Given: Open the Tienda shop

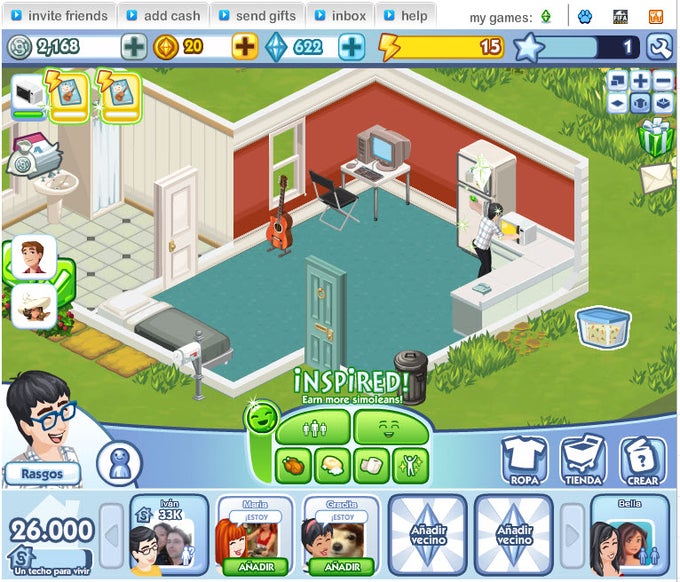Looking at the screenshot, I should tap(583, 461).
